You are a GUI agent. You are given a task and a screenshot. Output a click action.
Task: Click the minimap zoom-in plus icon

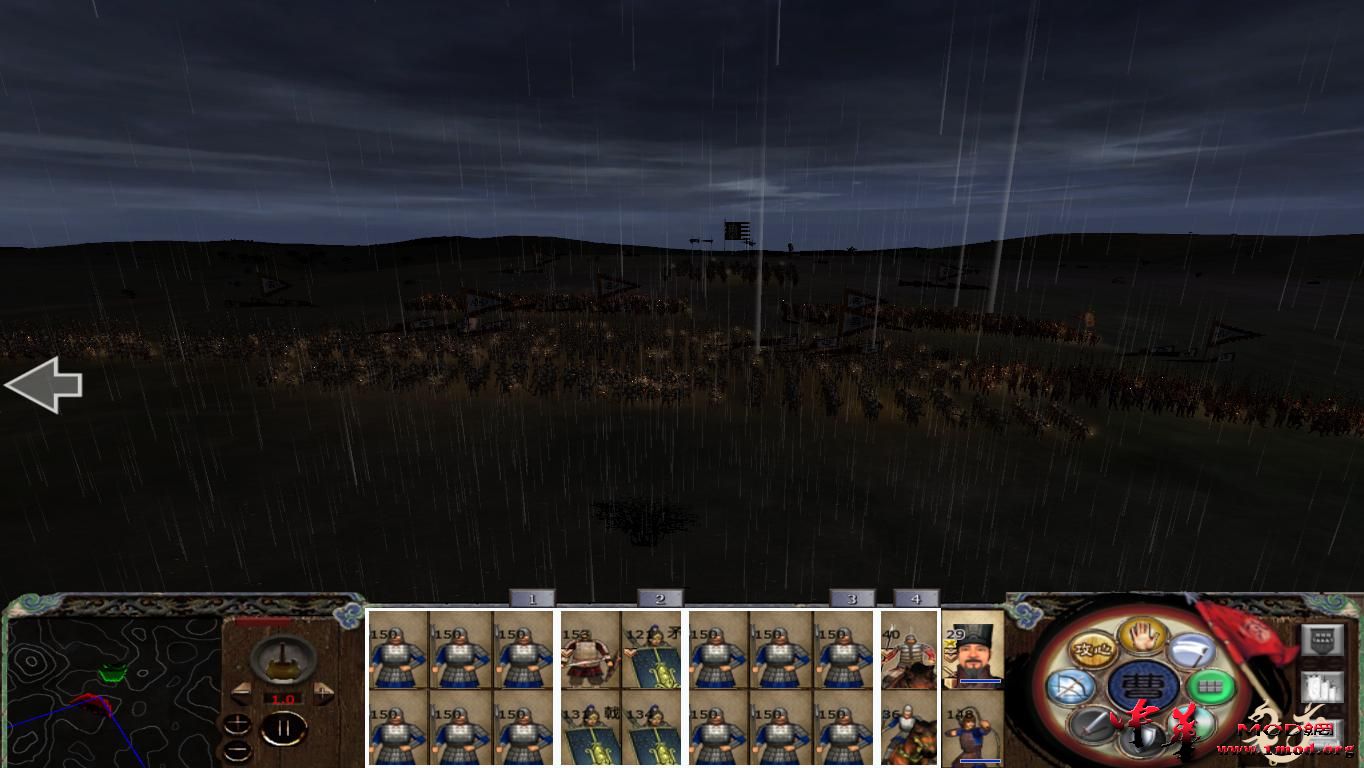(237, 723)
